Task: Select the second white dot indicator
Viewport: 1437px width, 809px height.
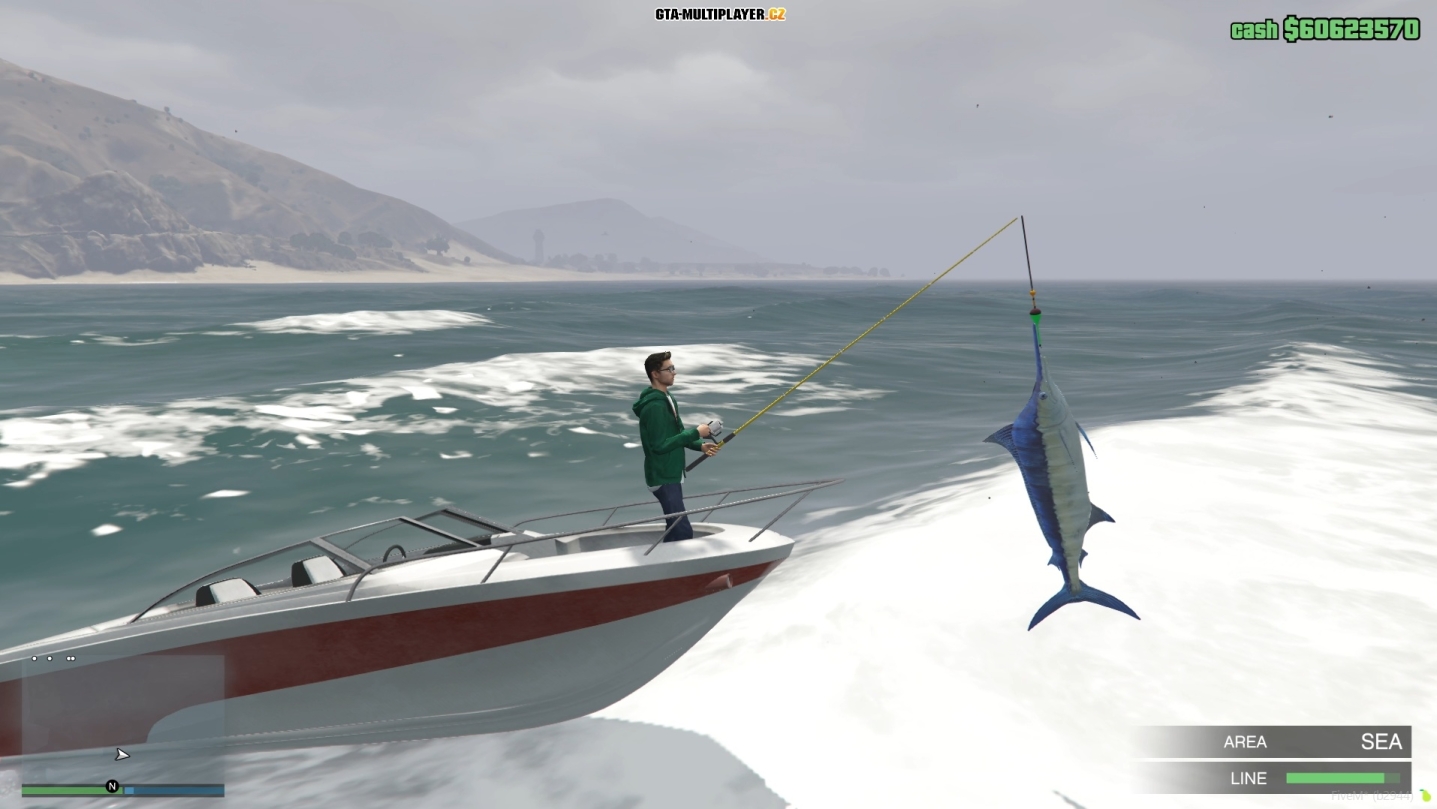Action: click(50, 658)
